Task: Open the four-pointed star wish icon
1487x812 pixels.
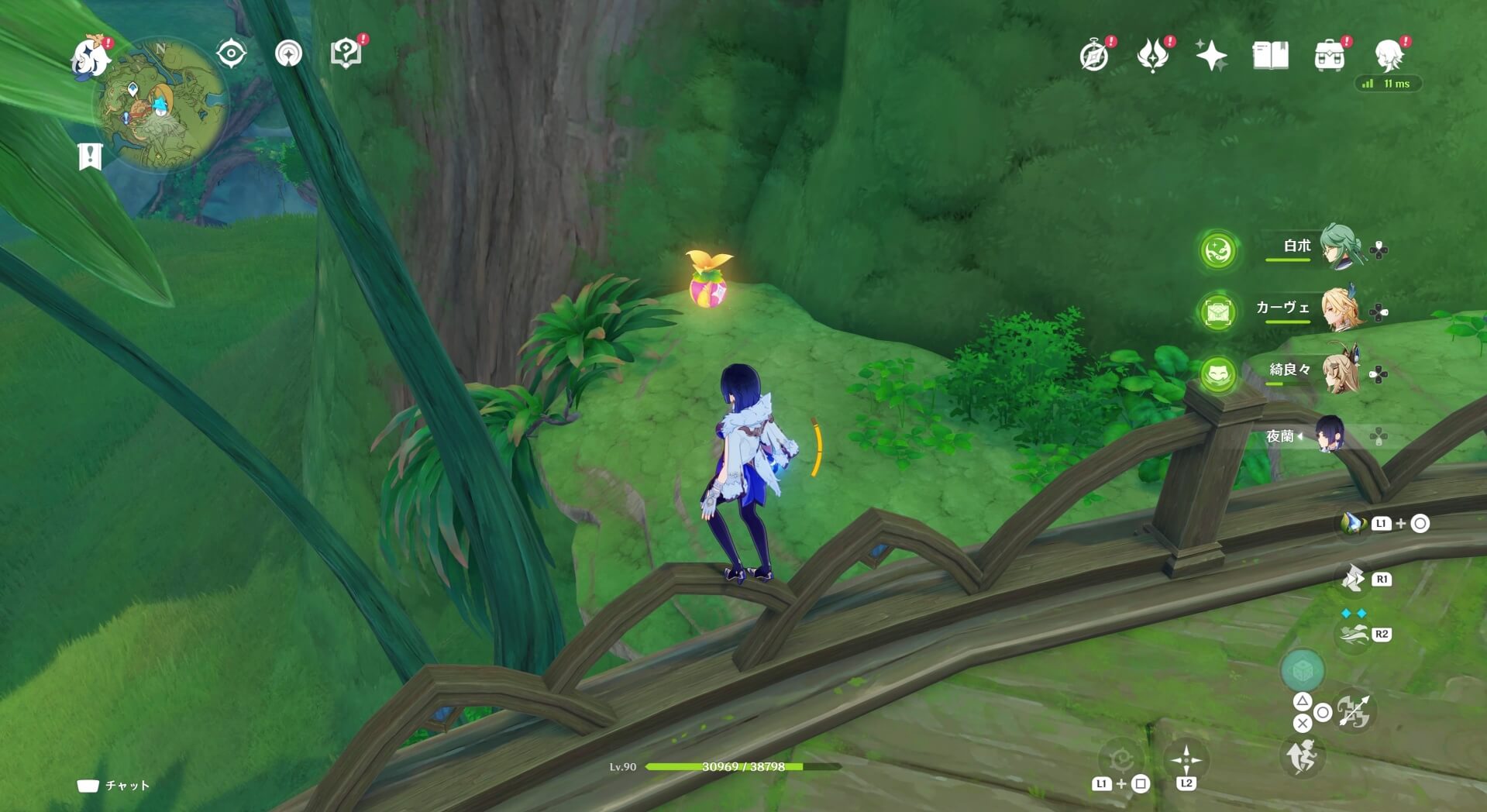Action: tap(1211, 56)
